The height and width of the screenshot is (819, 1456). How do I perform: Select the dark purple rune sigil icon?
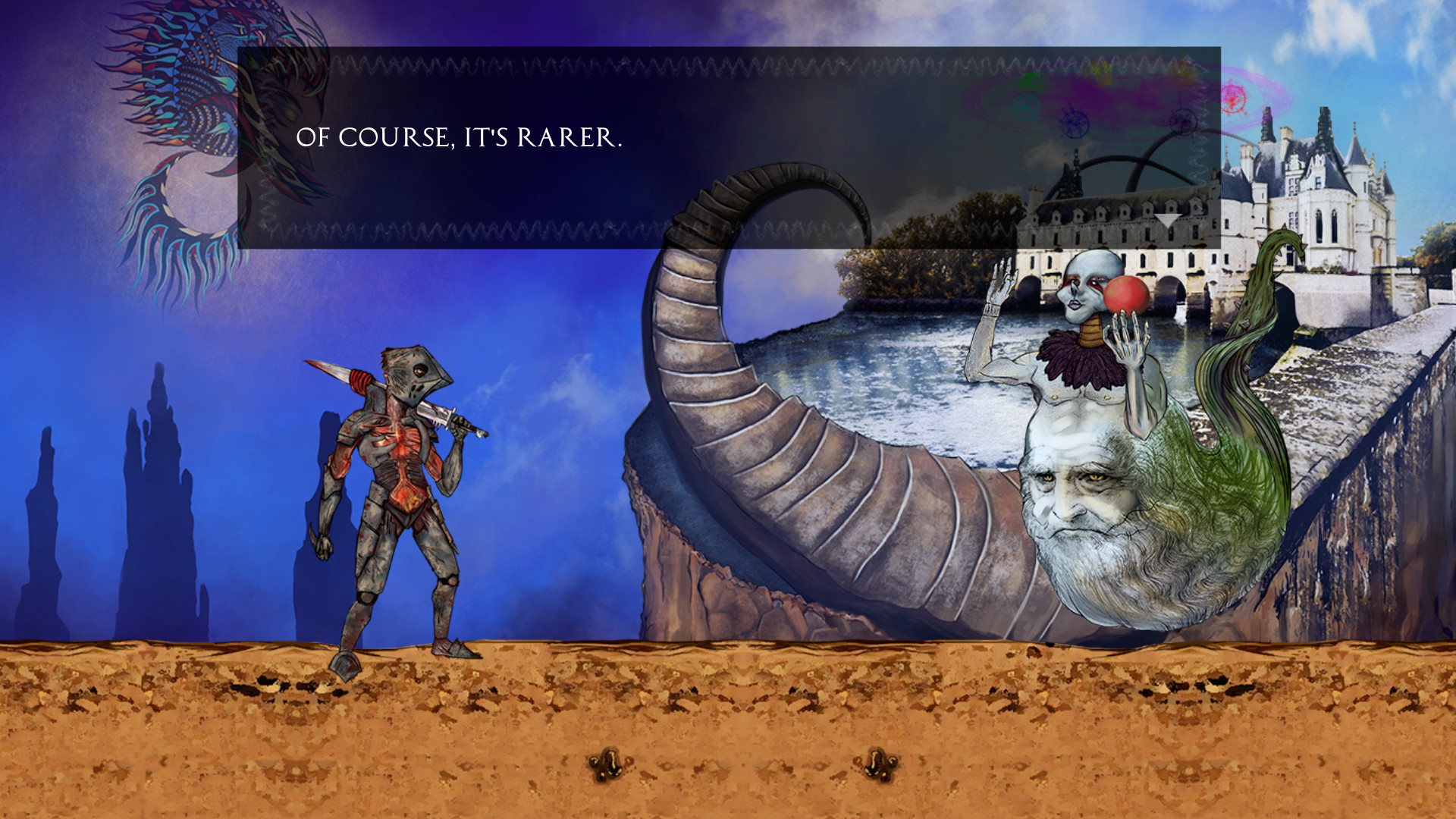pyautogui.click(x=1183, y=123)
